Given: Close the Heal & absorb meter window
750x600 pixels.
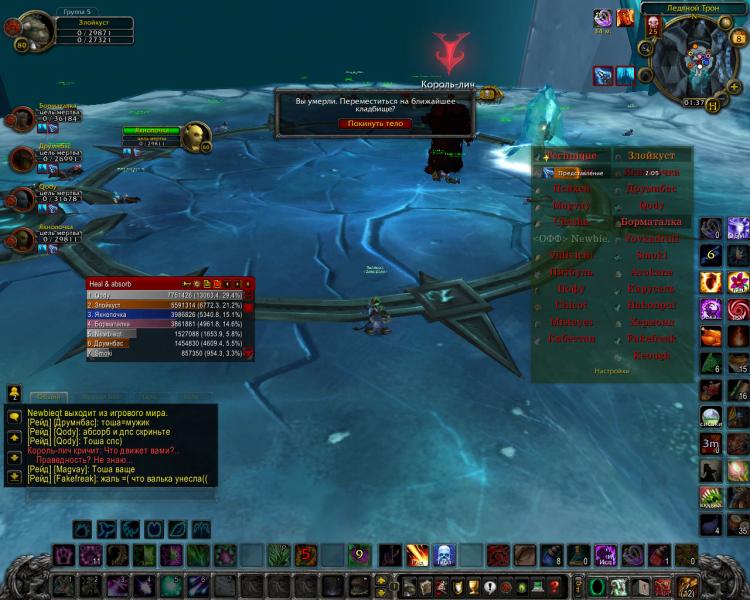Looking at the screenshot, I should click(x=248, y=284).
